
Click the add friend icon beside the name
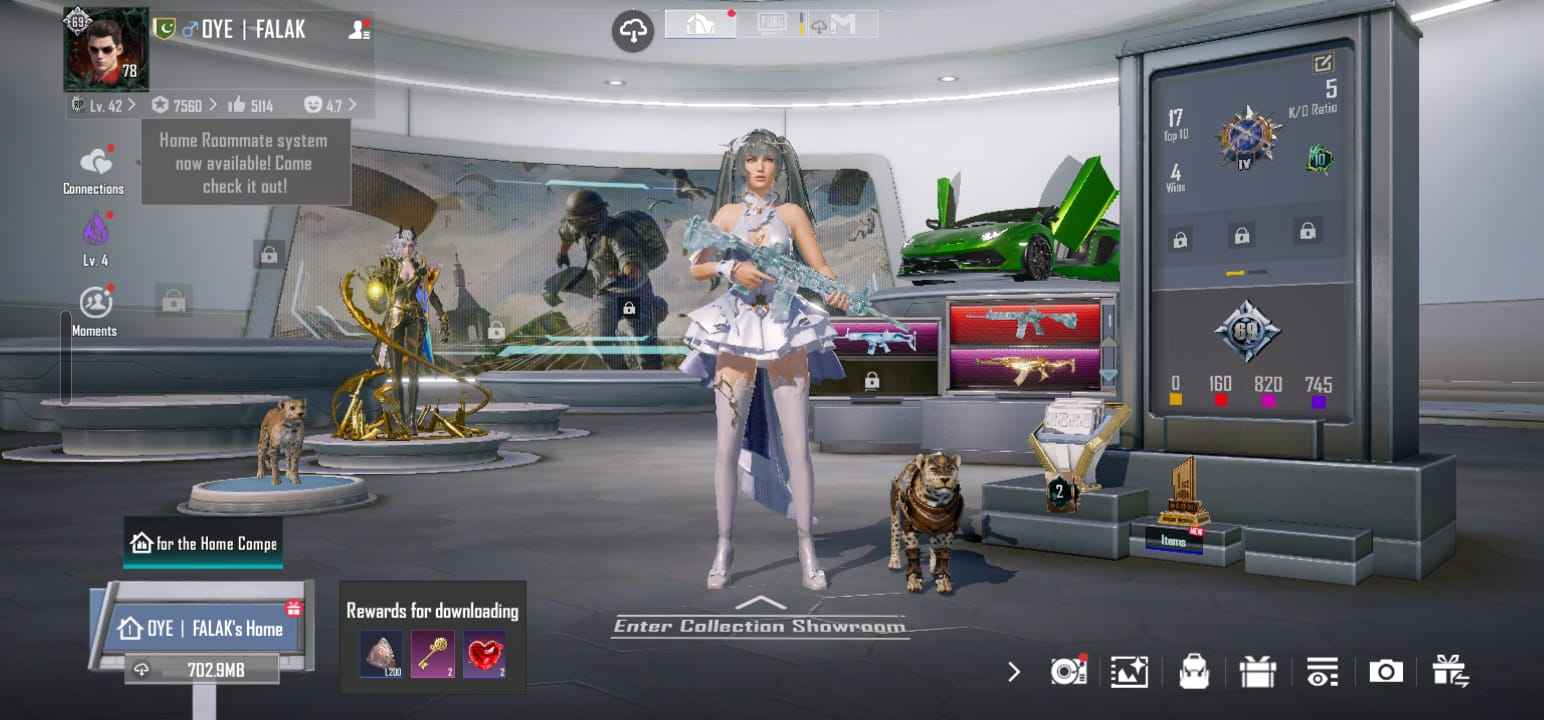point(358,29)
